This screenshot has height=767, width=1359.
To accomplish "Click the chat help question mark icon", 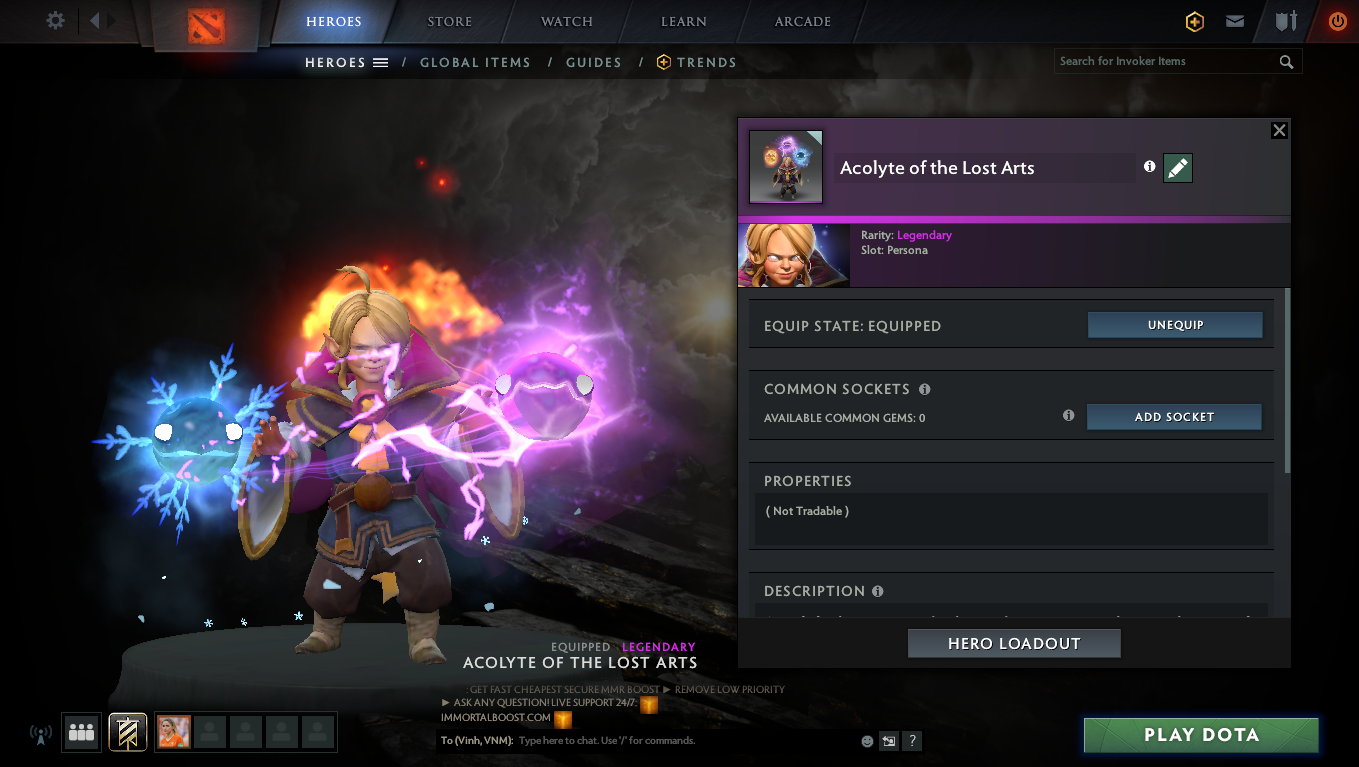I will pyautogui.click(x=911, y=740).
